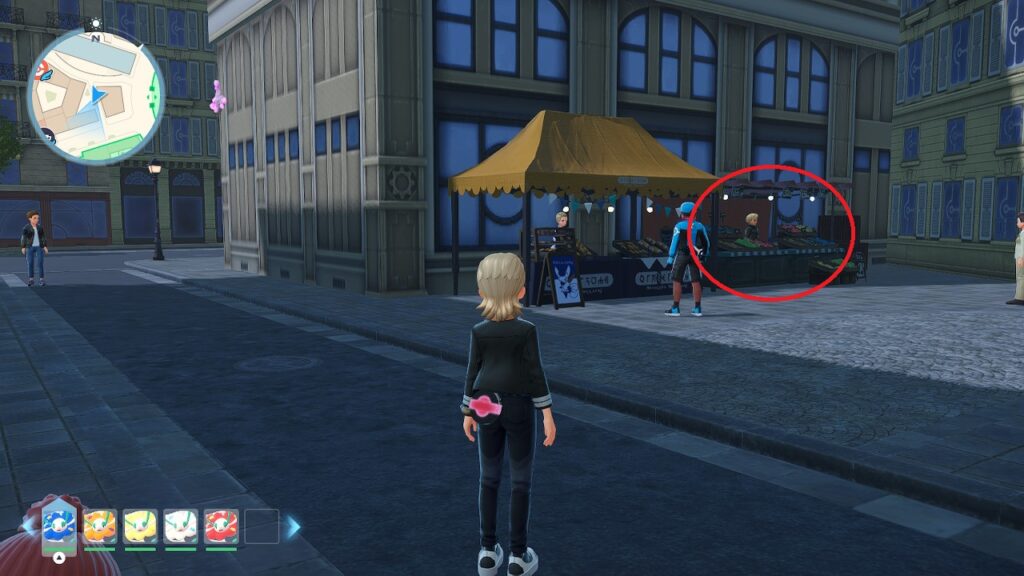Click the blue wing marker on the minimap
This screenshot has height=576, width=1024.
(46, 73)
